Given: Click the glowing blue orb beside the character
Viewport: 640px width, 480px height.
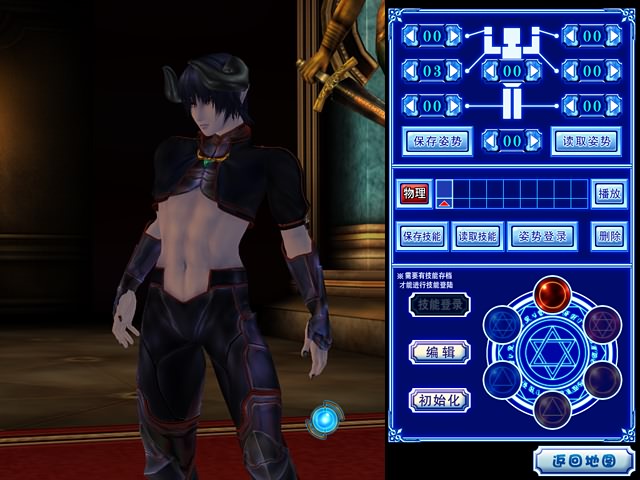Looking at the screenshot, I should pyautogui.click(x=325, y=418).
